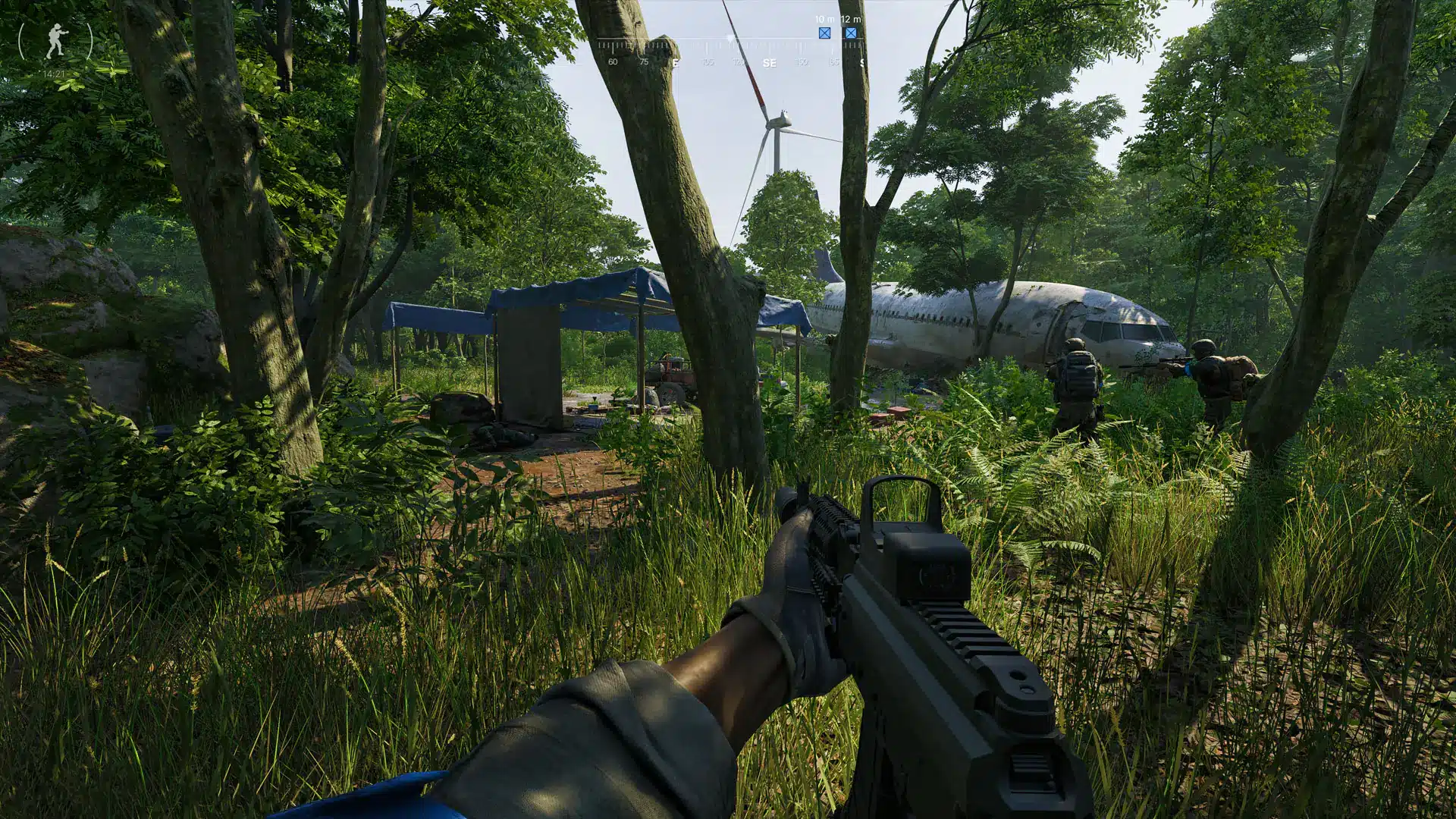Click the 10 m blue objective marker
The height and width of the screenshot is (819, 1456).
[x=825, y=33]
